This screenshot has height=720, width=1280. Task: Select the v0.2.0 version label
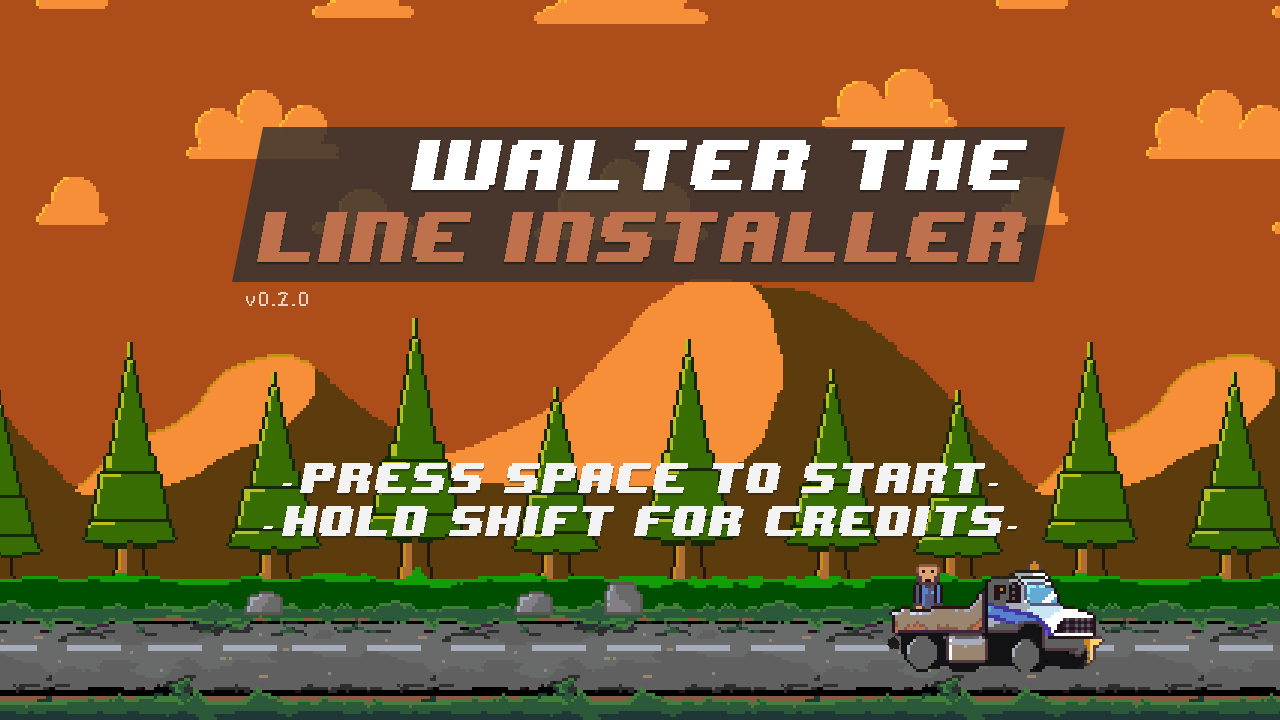276,297
